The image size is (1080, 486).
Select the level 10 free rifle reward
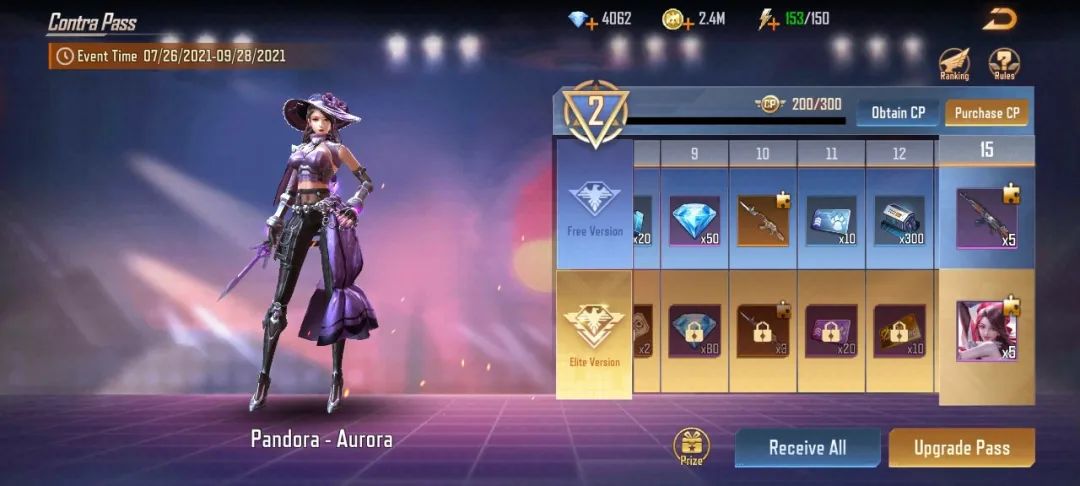(x=763, y=220)
